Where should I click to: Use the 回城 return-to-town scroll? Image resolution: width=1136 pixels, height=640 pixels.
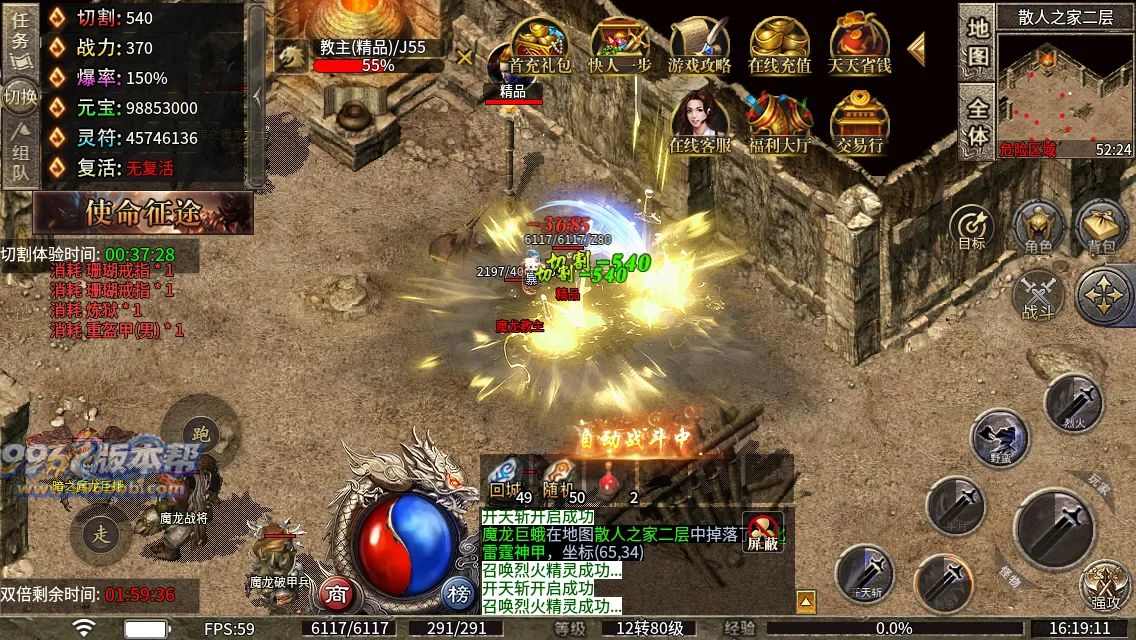point(506,476)
